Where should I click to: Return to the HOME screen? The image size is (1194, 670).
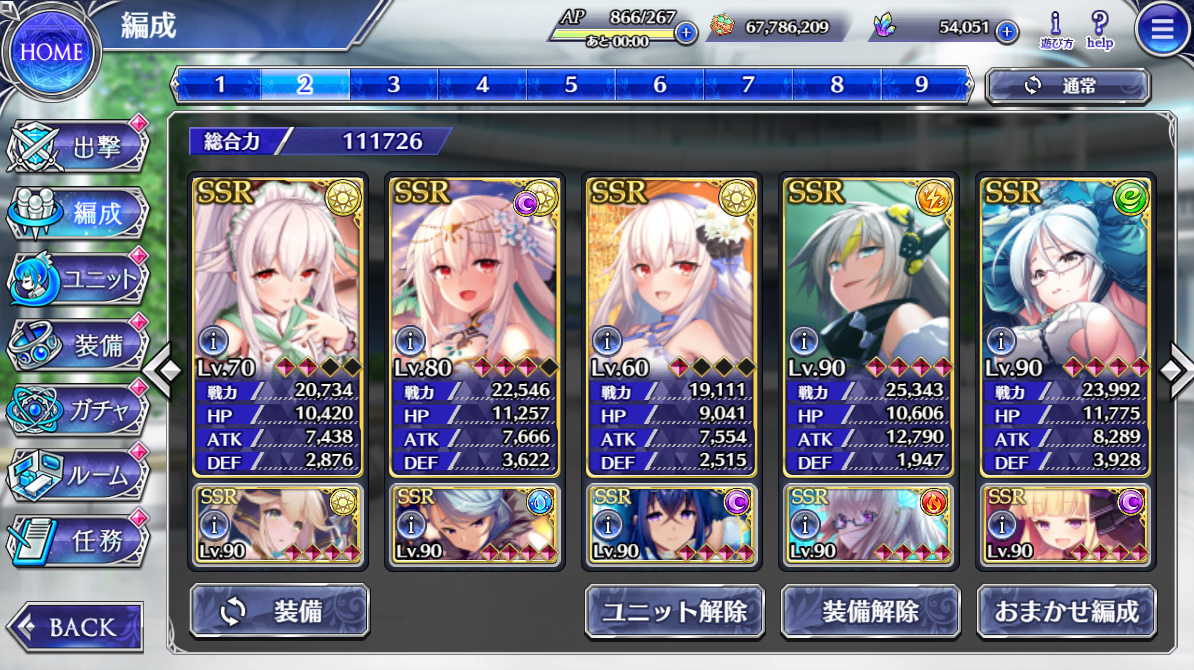(51, 51)
